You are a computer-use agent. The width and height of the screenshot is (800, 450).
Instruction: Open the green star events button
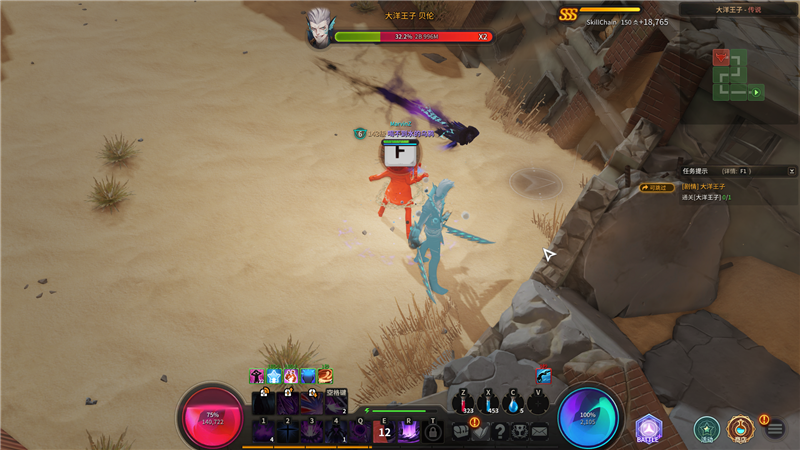click(707, 429)
